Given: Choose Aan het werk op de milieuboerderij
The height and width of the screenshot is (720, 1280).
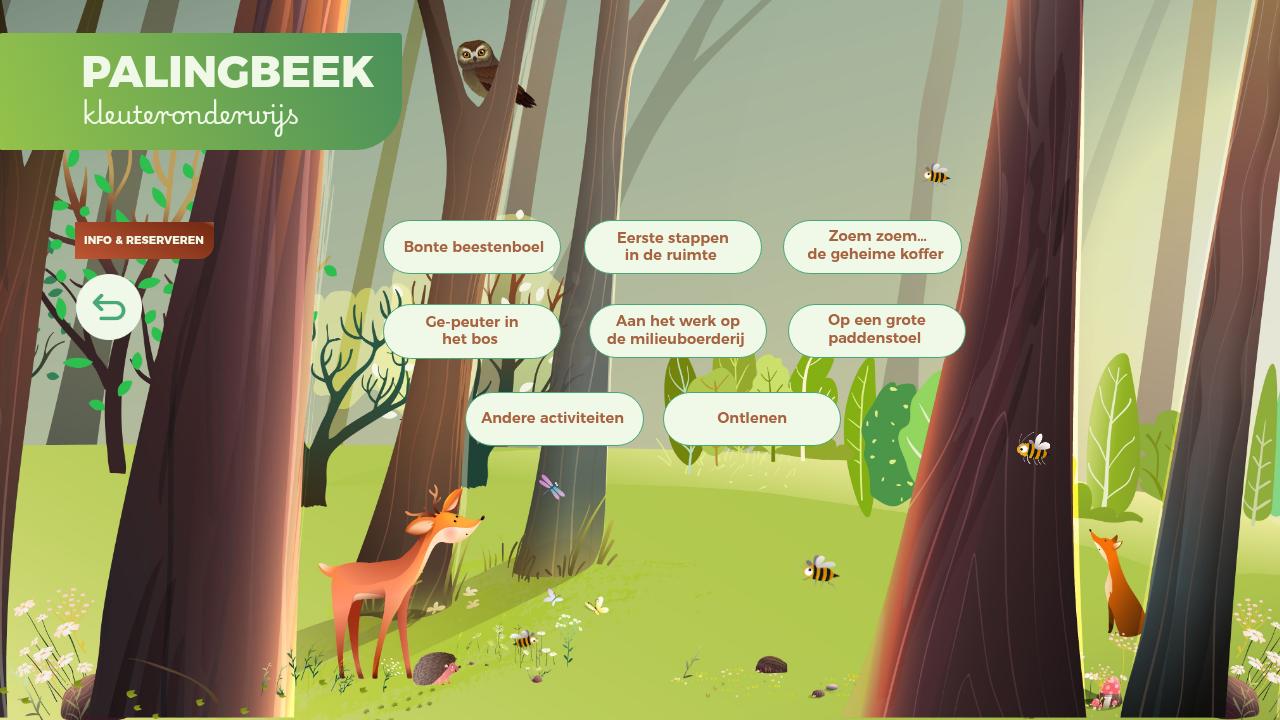Looking at the screenshot, I should click(677, 330).
